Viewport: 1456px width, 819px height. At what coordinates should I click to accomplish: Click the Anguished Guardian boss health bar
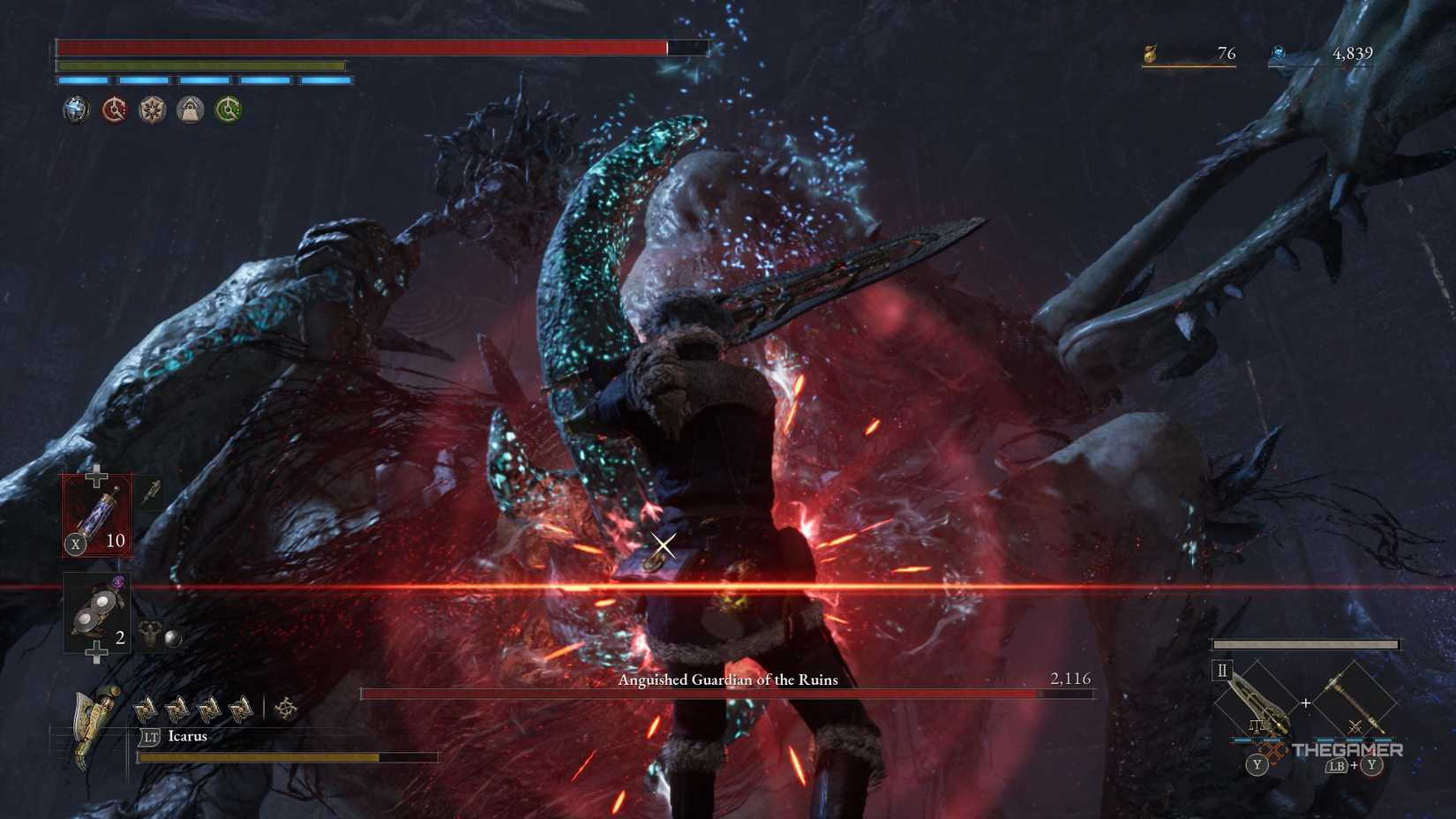(x=728, y=696)
